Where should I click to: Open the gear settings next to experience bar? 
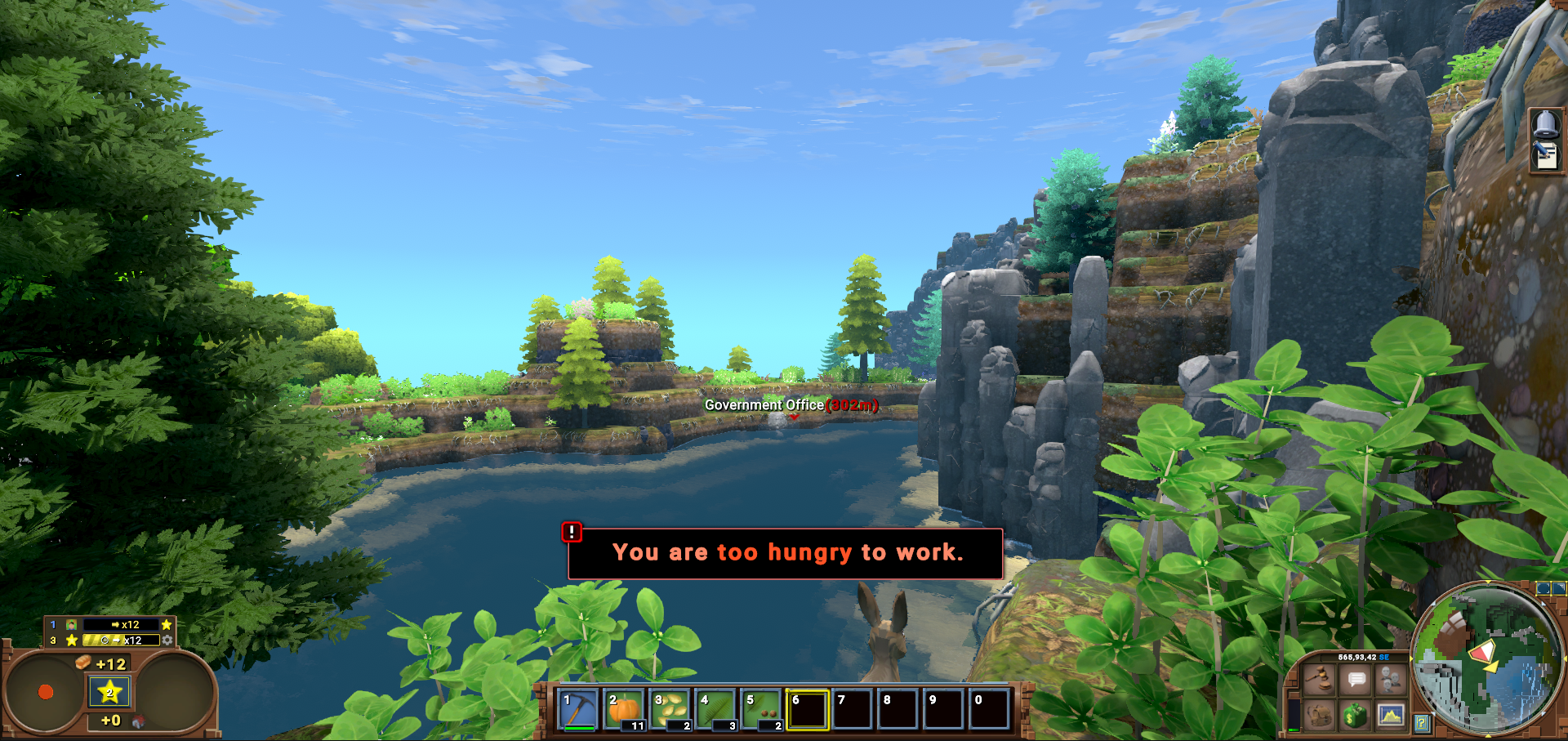click(167, 641)
